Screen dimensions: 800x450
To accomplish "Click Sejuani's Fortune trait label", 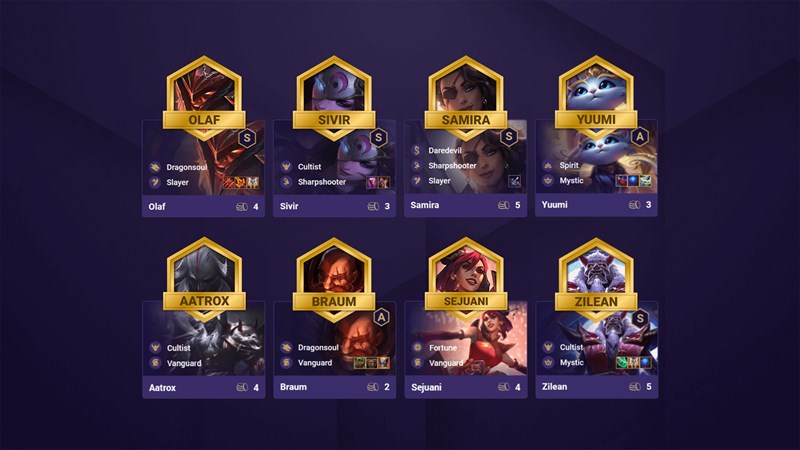I will 443,347.
